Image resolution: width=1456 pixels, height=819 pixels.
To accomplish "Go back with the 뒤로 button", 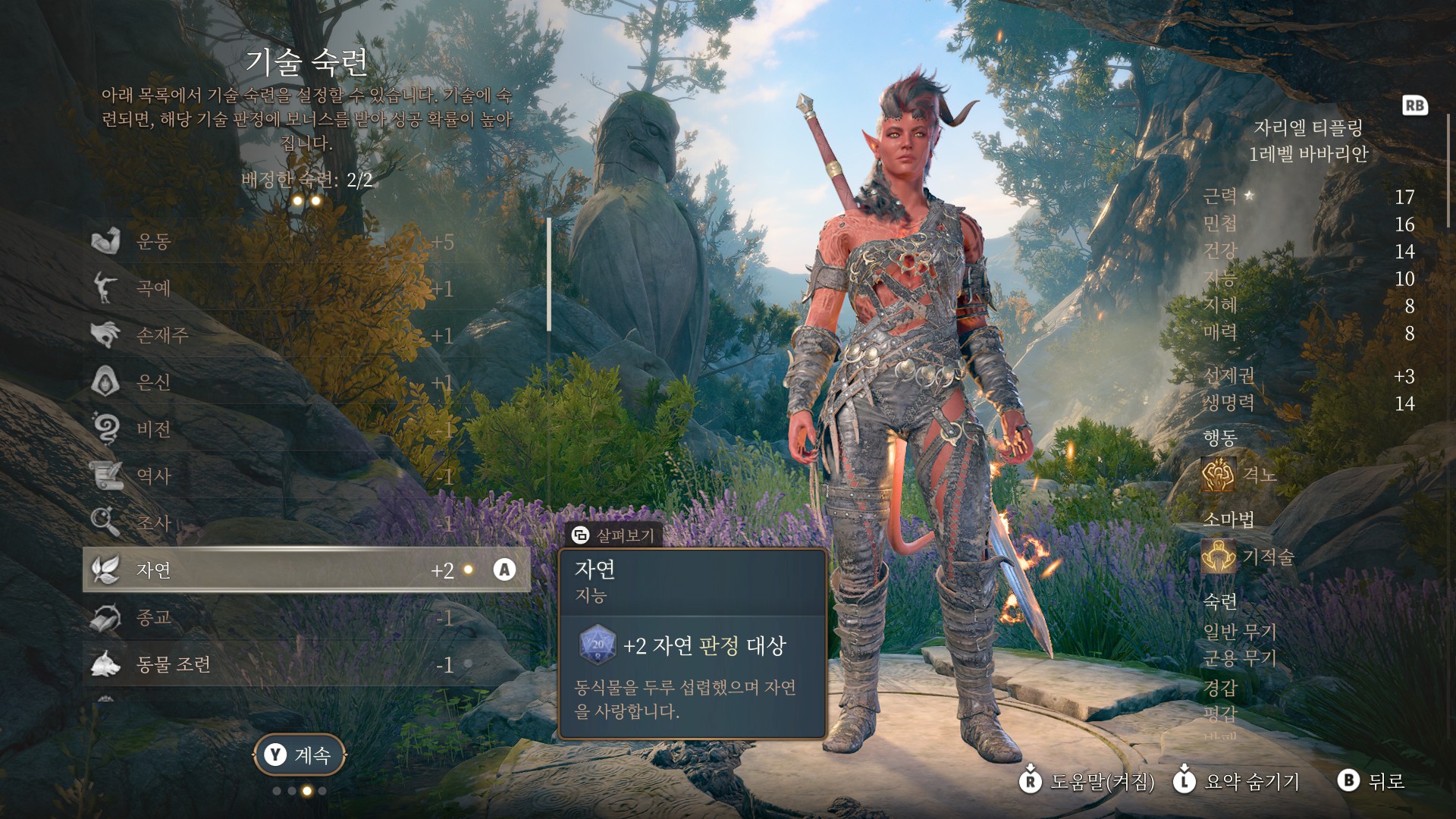I will click(x=1373, y=781).
